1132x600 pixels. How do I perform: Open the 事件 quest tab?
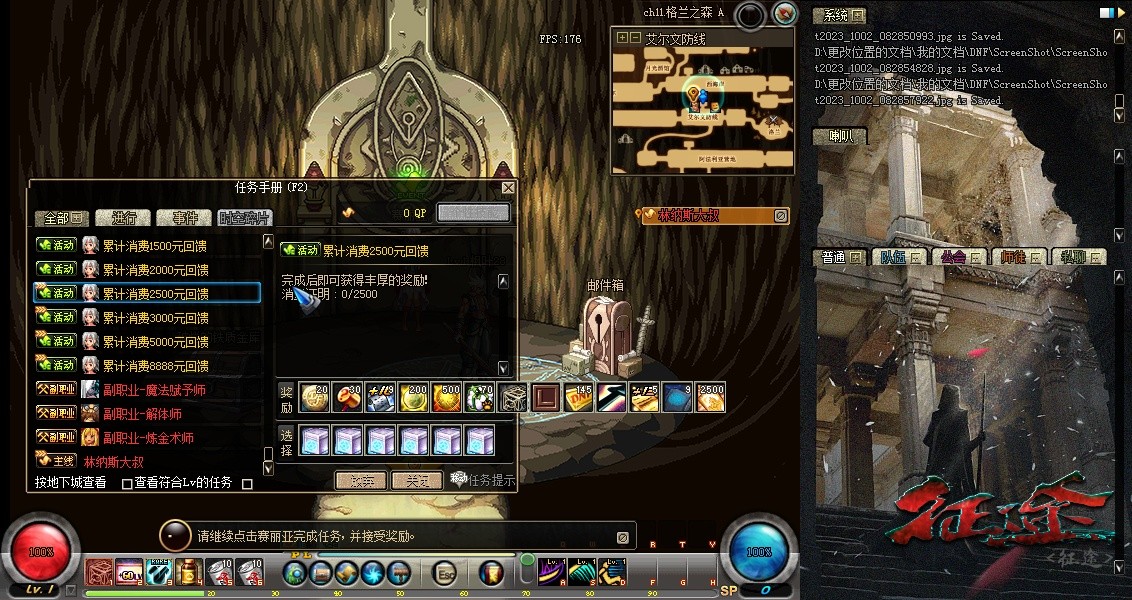tap(184, 218)
